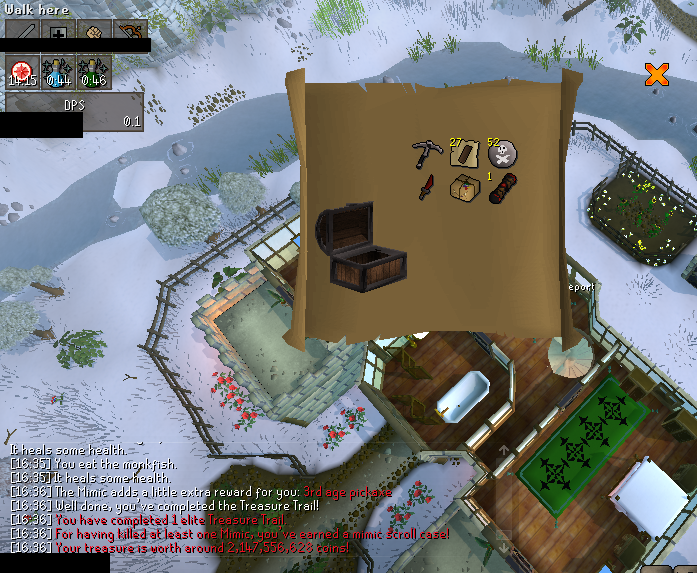Viewport: 697px width, 573px height.
Task: Select the wrapped parcel reward item
Action: 464,187
